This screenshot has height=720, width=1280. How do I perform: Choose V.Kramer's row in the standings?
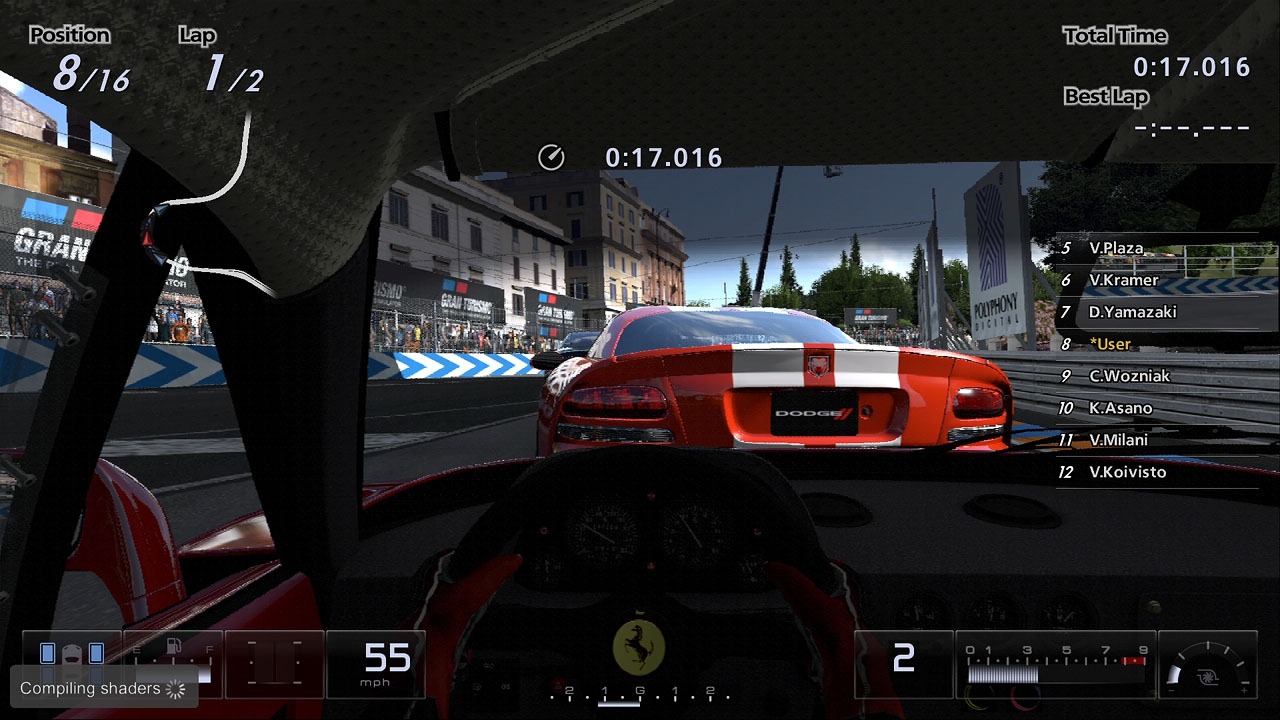tap(1123, 280)
